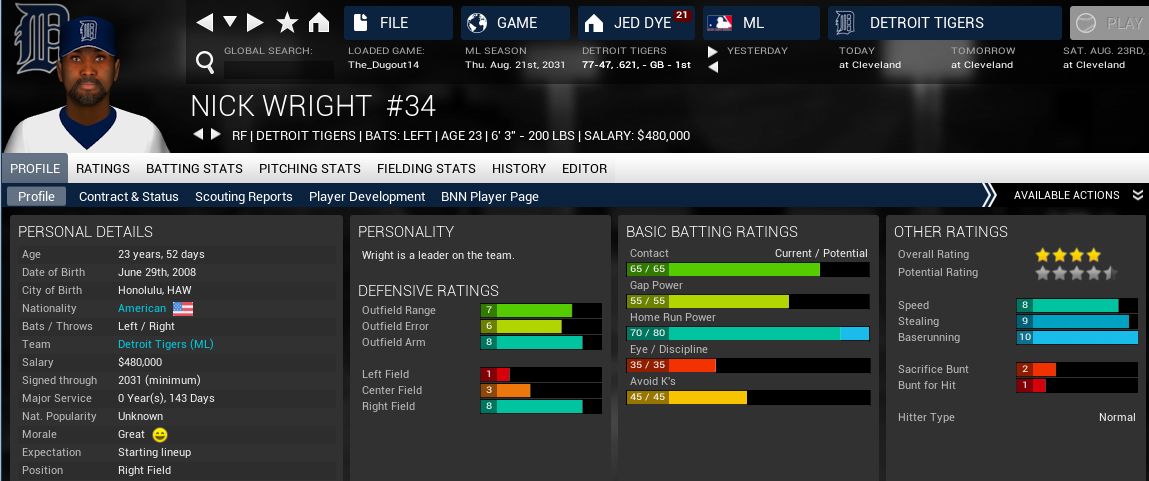This screenshot has height=481, width=1149.
Task: Open the Editor tab
Action: click(585, 168)
